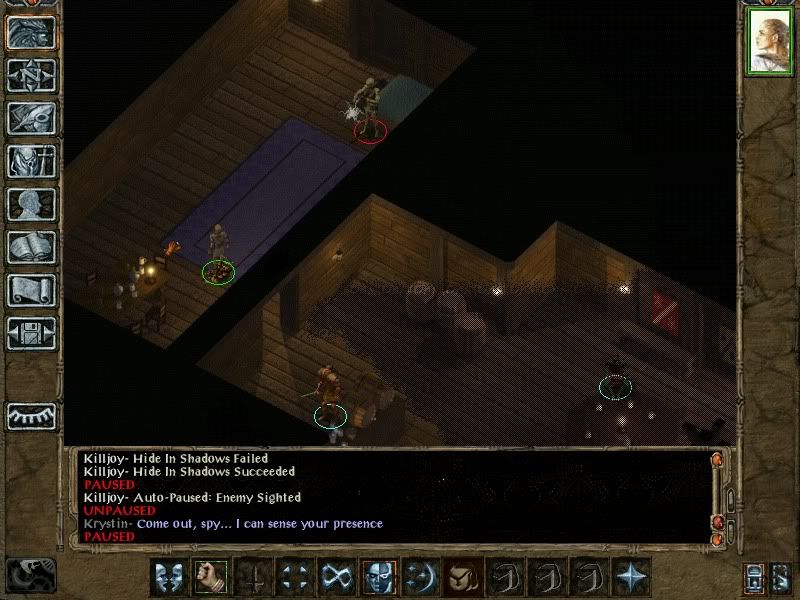Activate the four-arrows find traps button
This screenshot has height=600, width=800.
(x=294, y=577)
